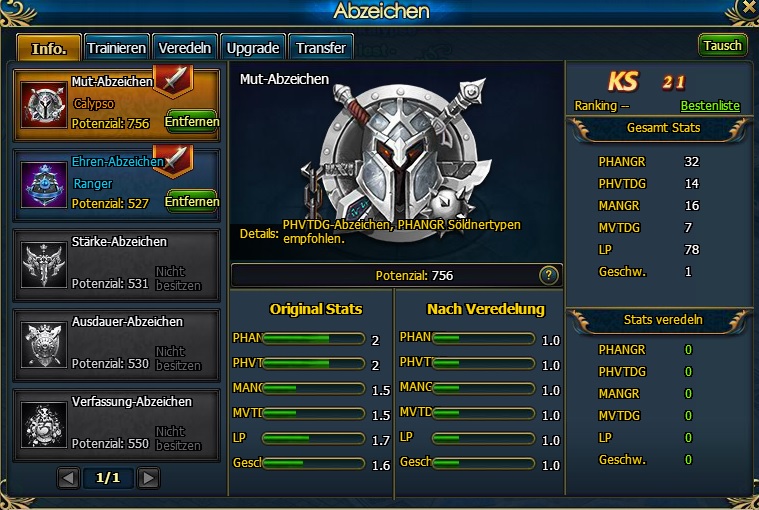This screenshot has height=510, width=759.
Task: Remove the Mut-Abzeichen from Calypso
Action: point(191,122)
